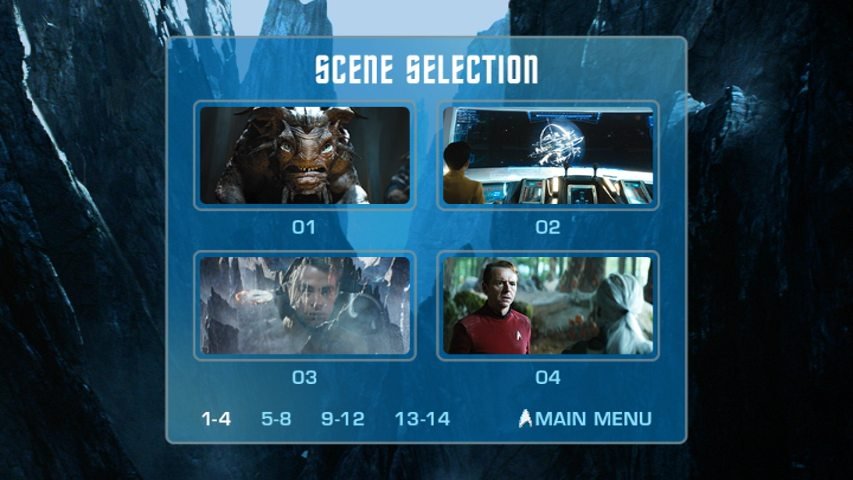Switch to scenes 9-12 page
Viewport: 853px width, 480px height.
coord(343,419)
